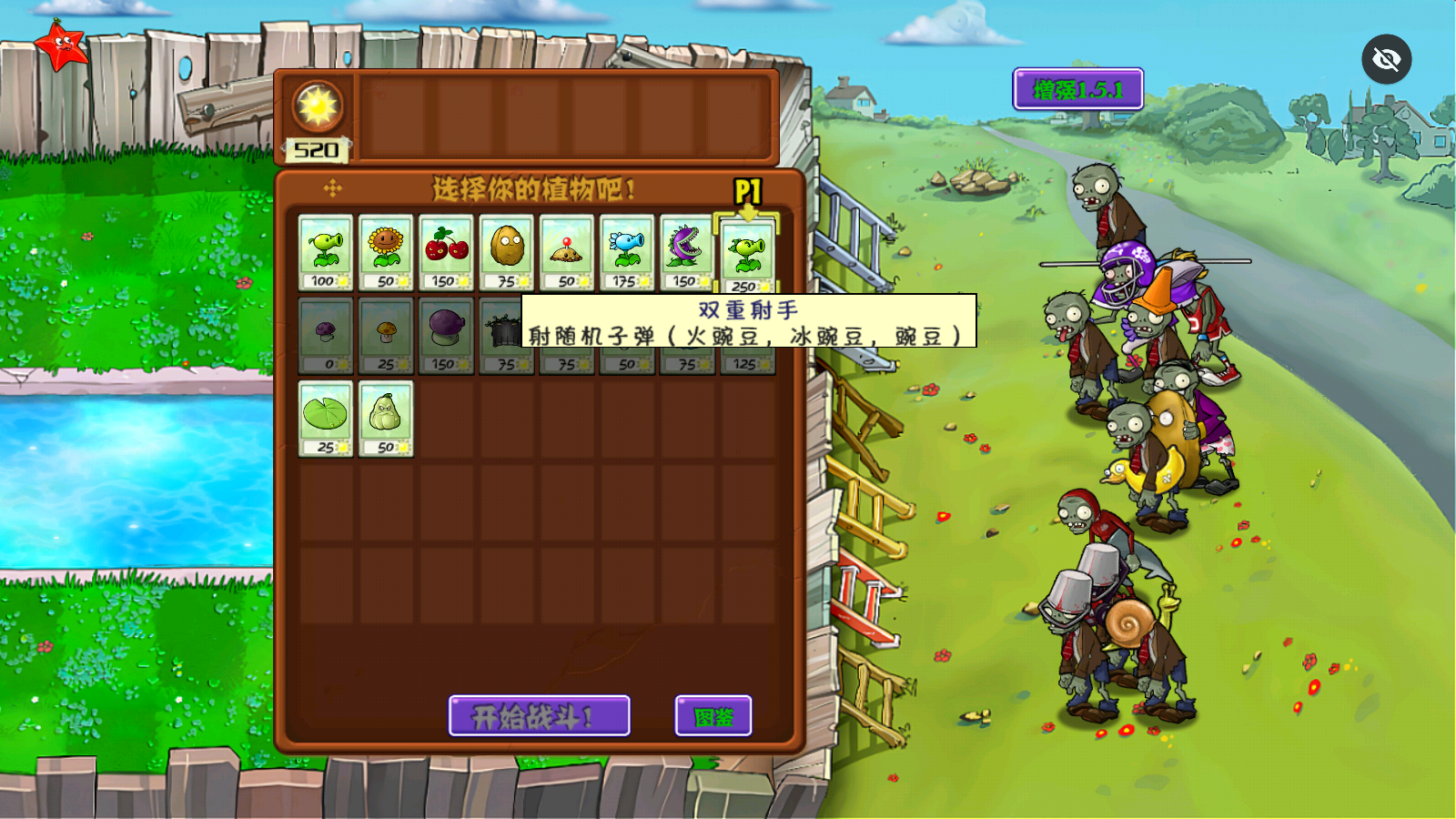Viewport: 1456px width, 819px height.
Task: Choose the Peashooter seed card
Action: (326, 253)
